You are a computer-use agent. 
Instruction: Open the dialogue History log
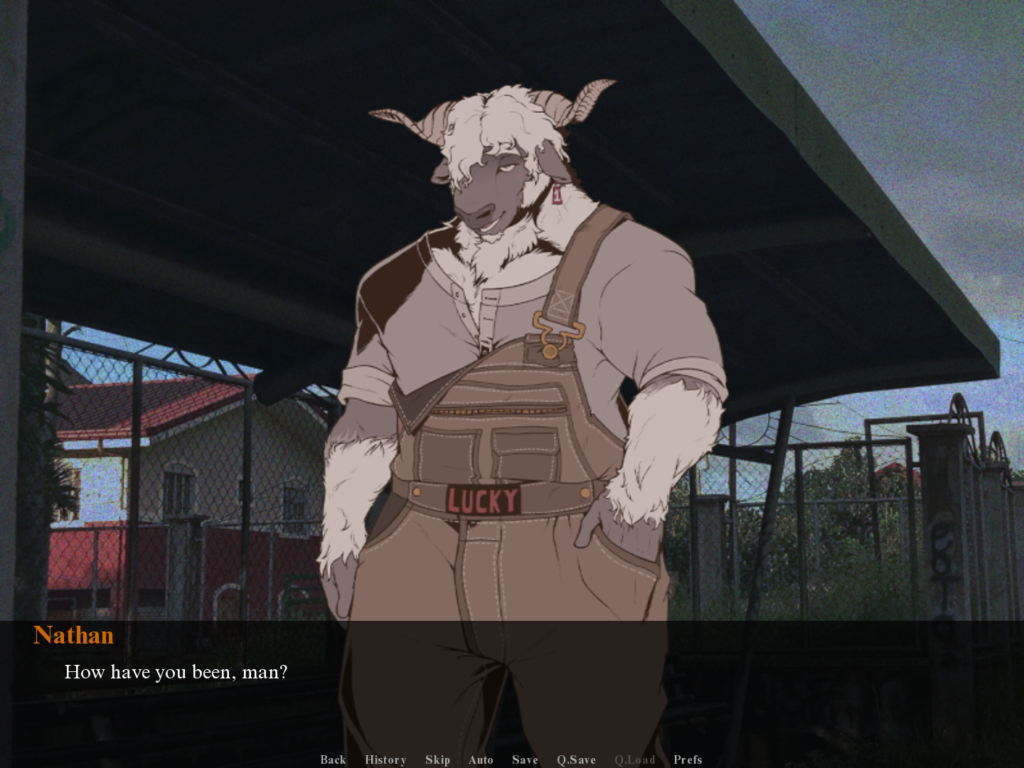[x=385, y=760]
